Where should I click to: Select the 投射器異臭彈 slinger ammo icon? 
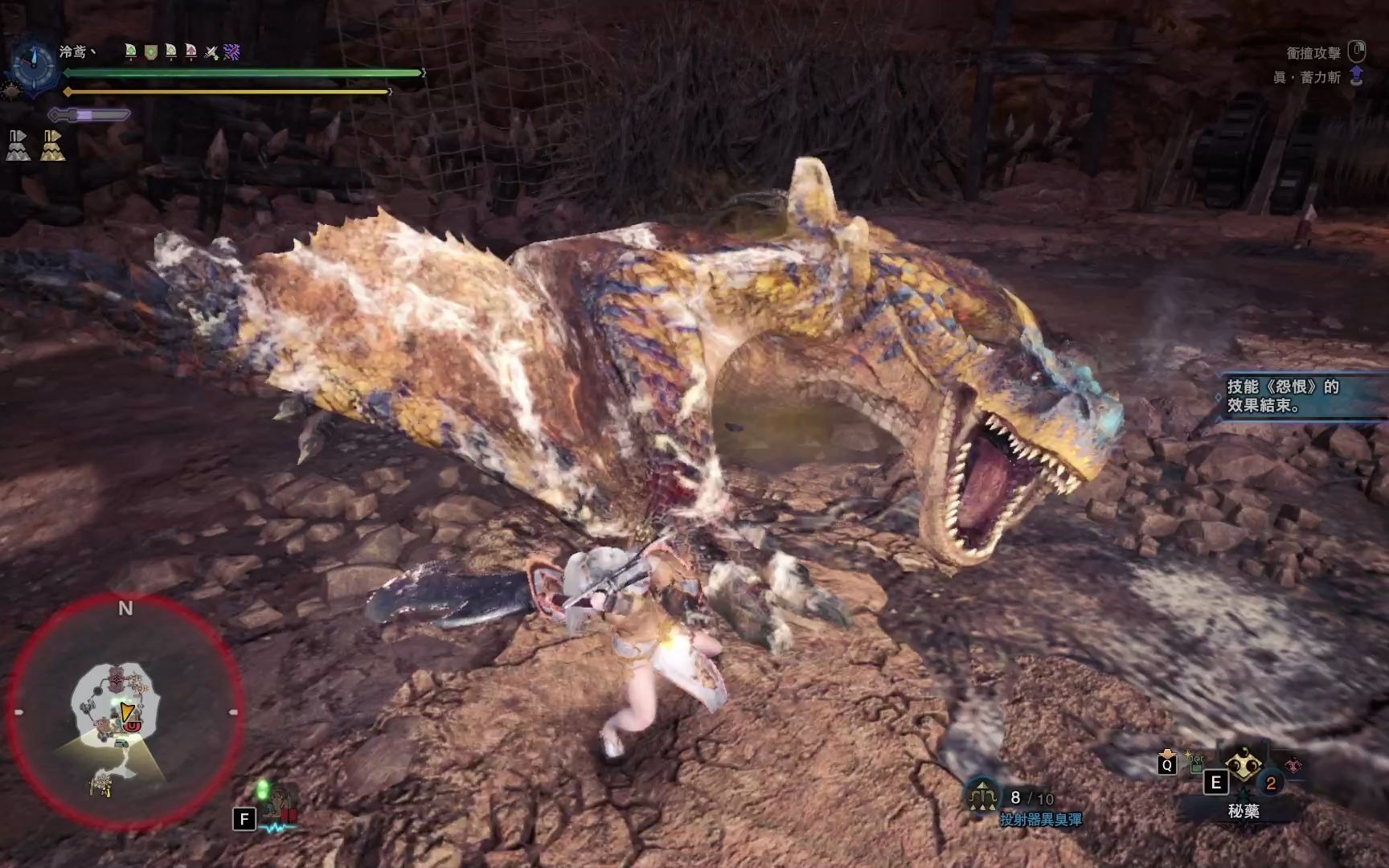point(982,796)
